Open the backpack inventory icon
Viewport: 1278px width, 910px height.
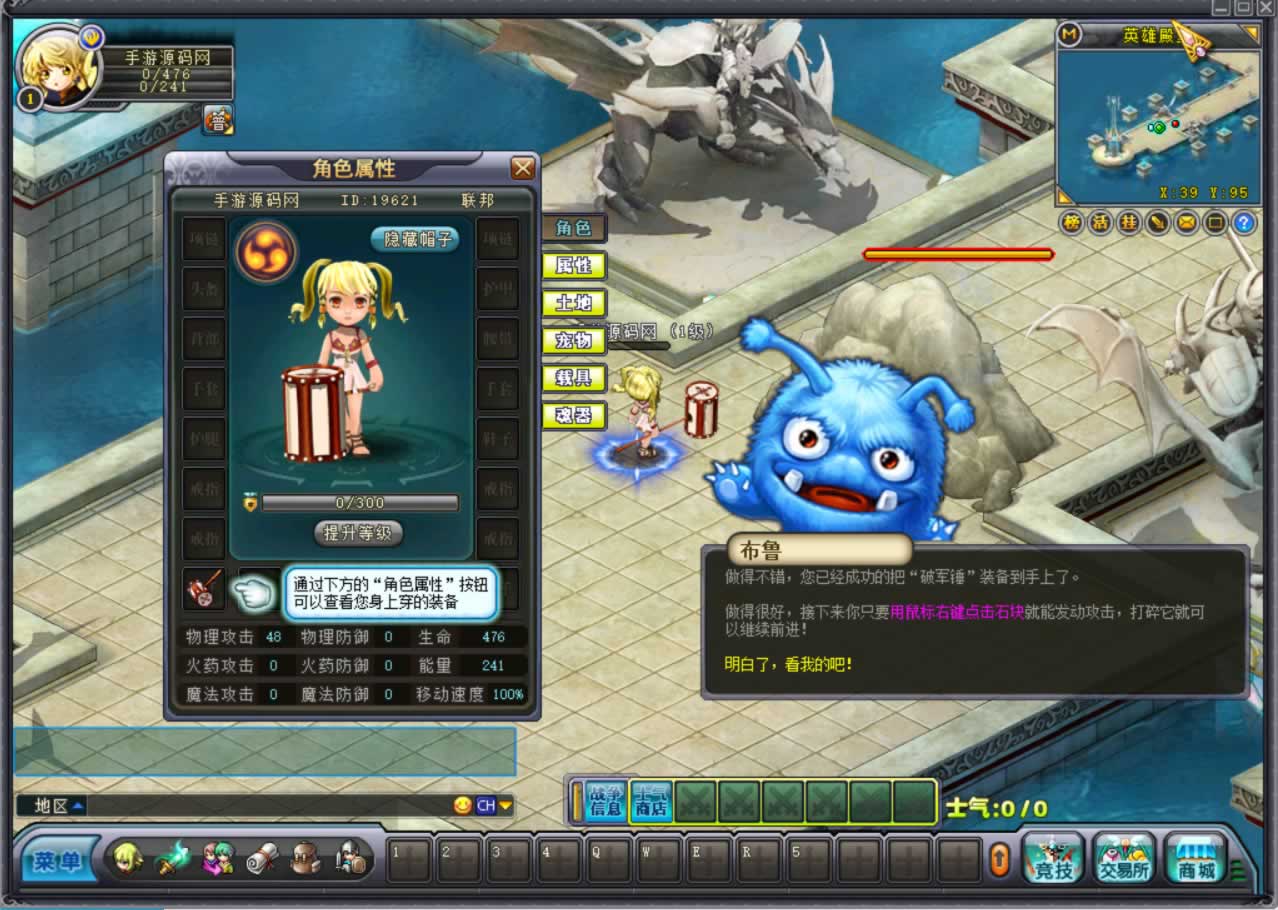pyautogui.click(x=305, y=860)
